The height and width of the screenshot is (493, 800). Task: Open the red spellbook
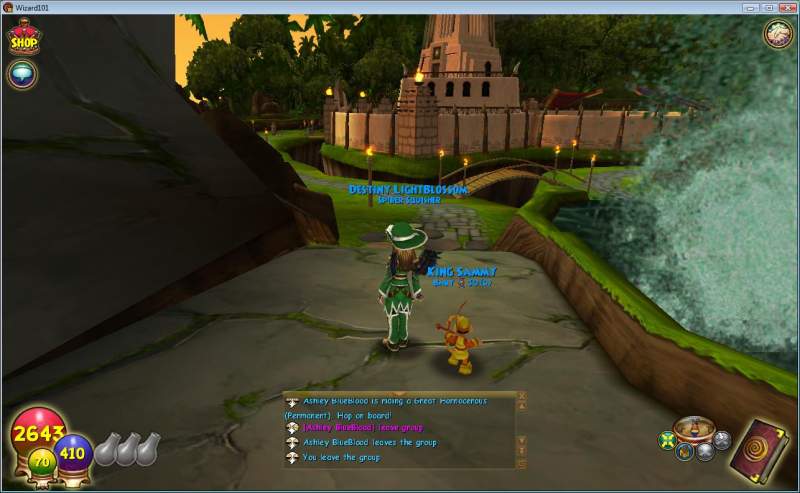coord(759,451)
